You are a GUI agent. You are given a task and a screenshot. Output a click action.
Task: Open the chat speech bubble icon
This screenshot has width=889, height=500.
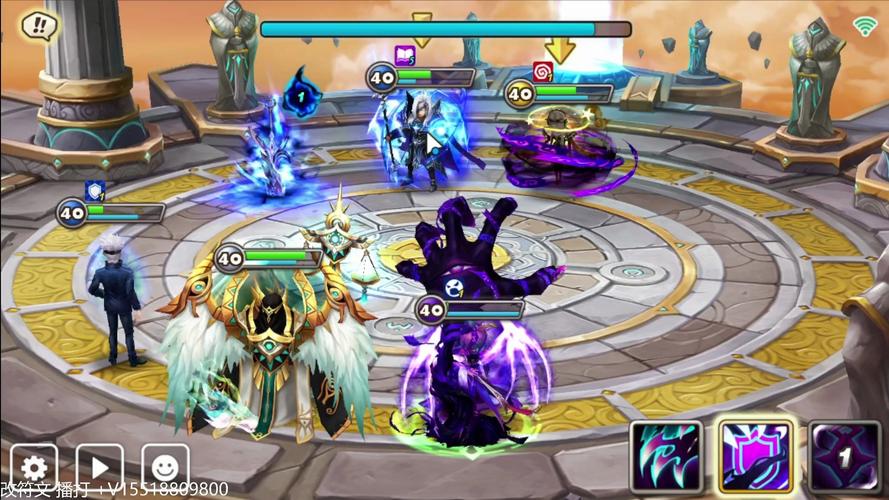pyautogui.click(x=37, y=25)
